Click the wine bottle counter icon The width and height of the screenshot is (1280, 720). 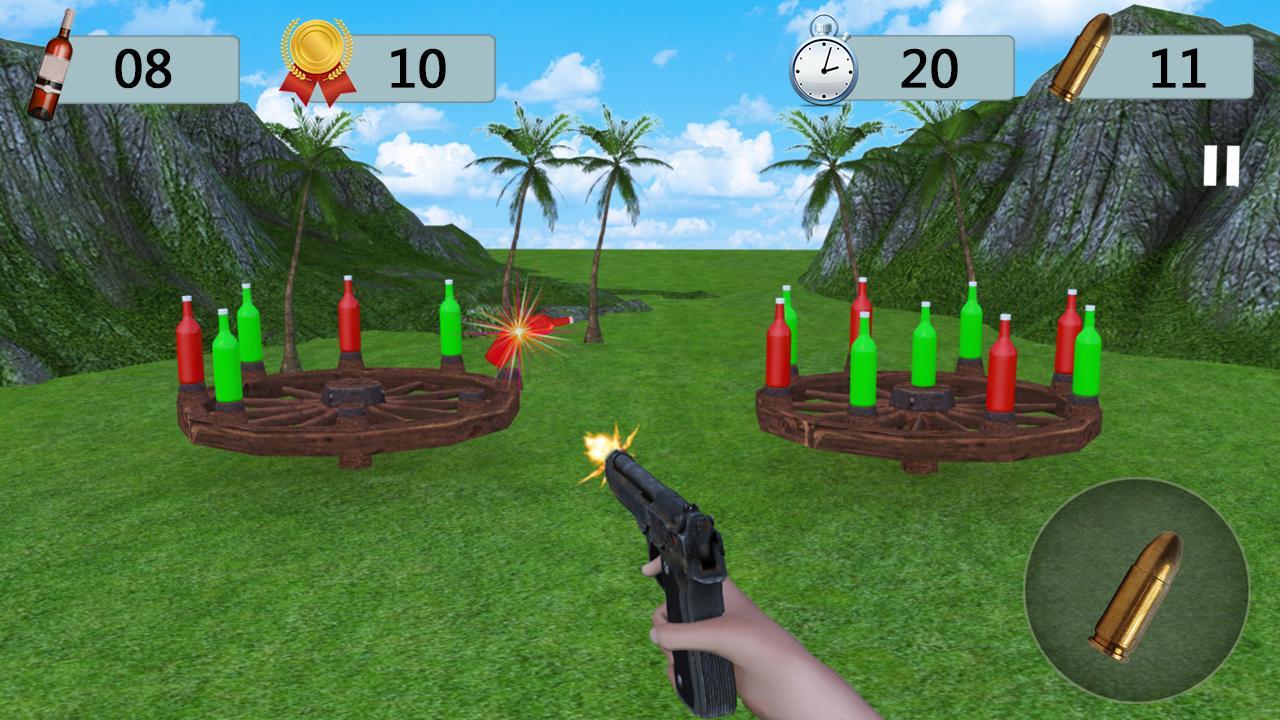(55, 58)
